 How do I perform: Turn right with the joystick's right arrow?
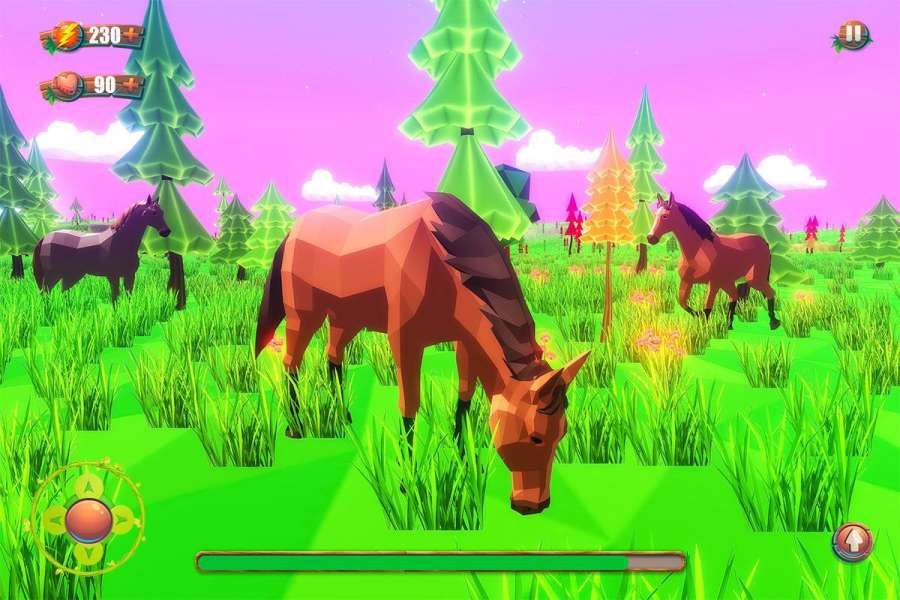(122, 519)
